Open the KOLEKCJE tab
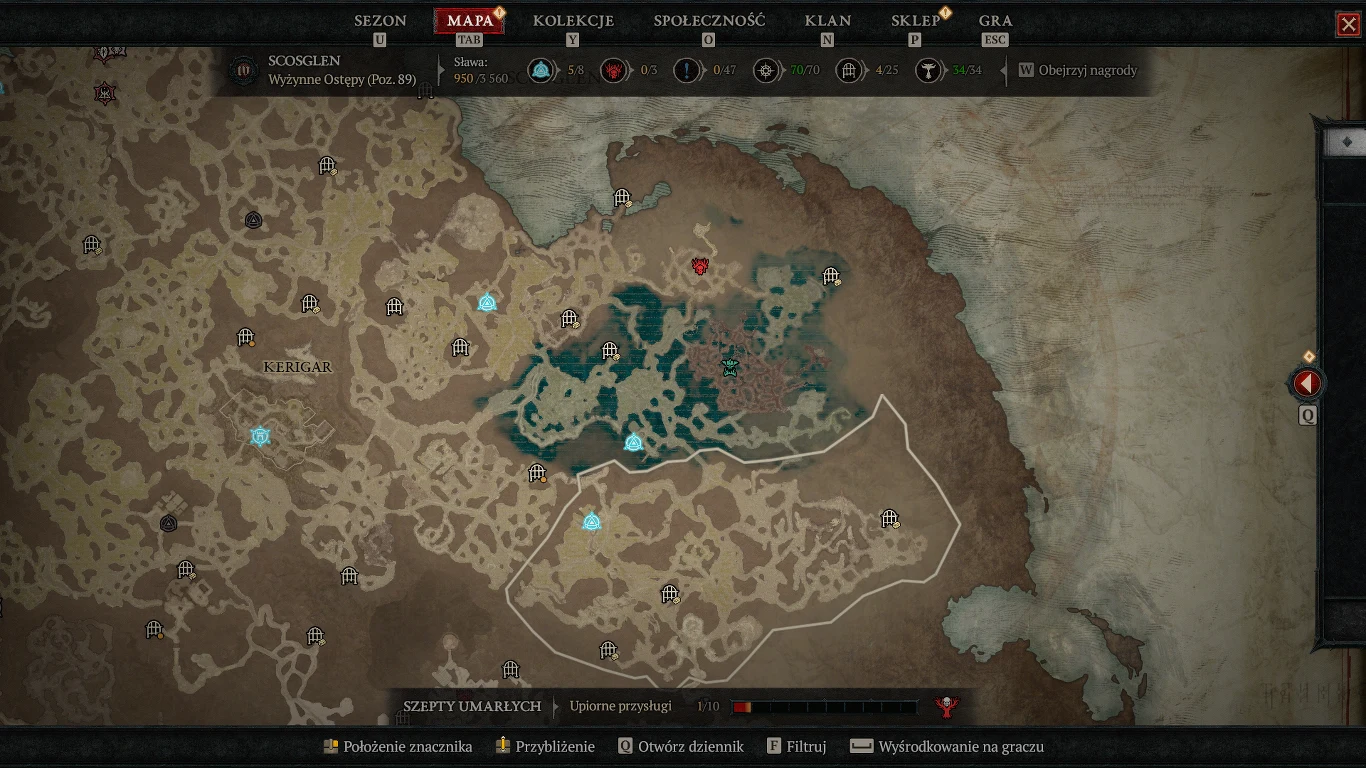The image size is (1366, 768). 573,21
